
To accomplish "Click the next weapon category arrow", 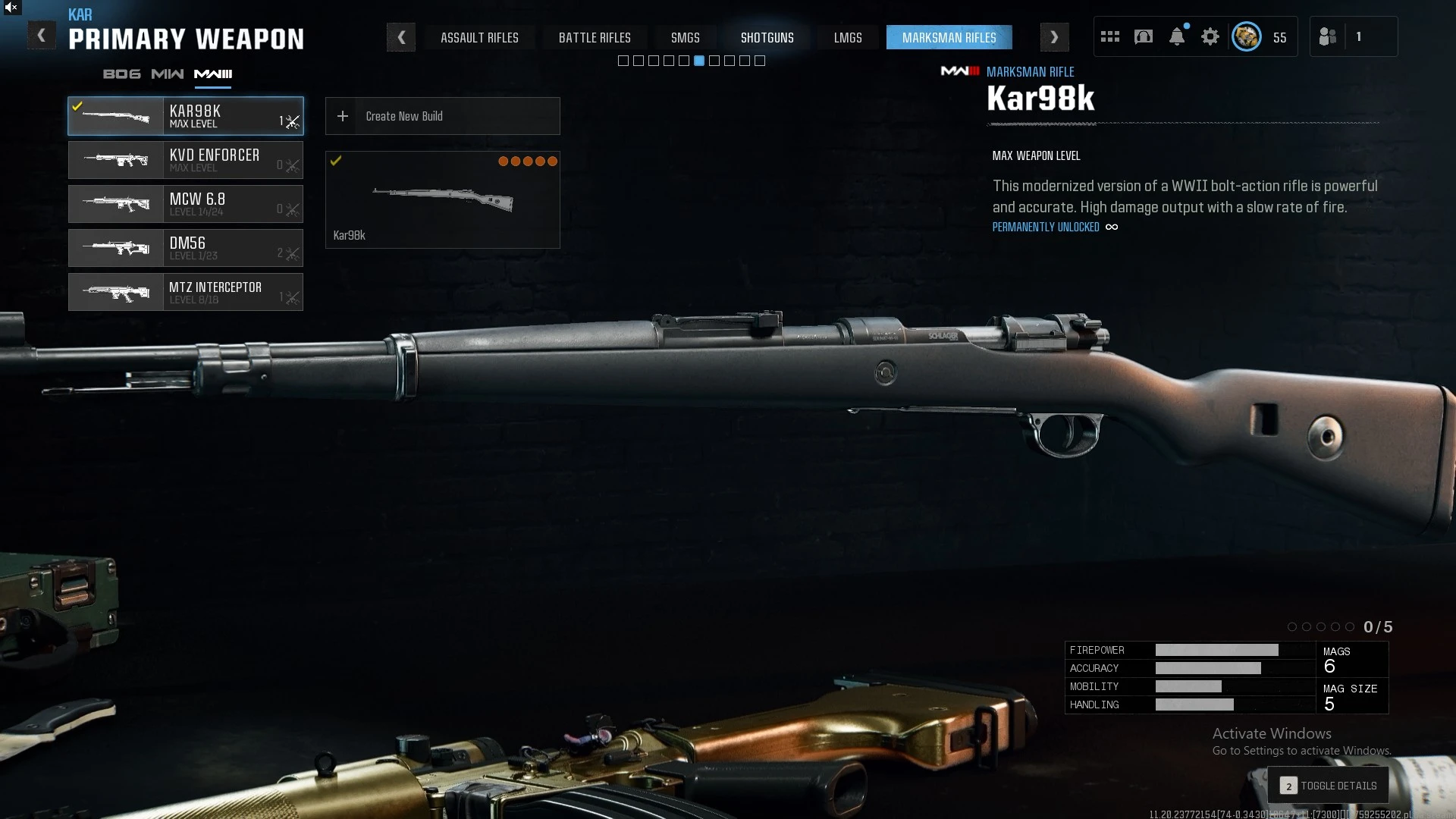I will coord(1054,37).
